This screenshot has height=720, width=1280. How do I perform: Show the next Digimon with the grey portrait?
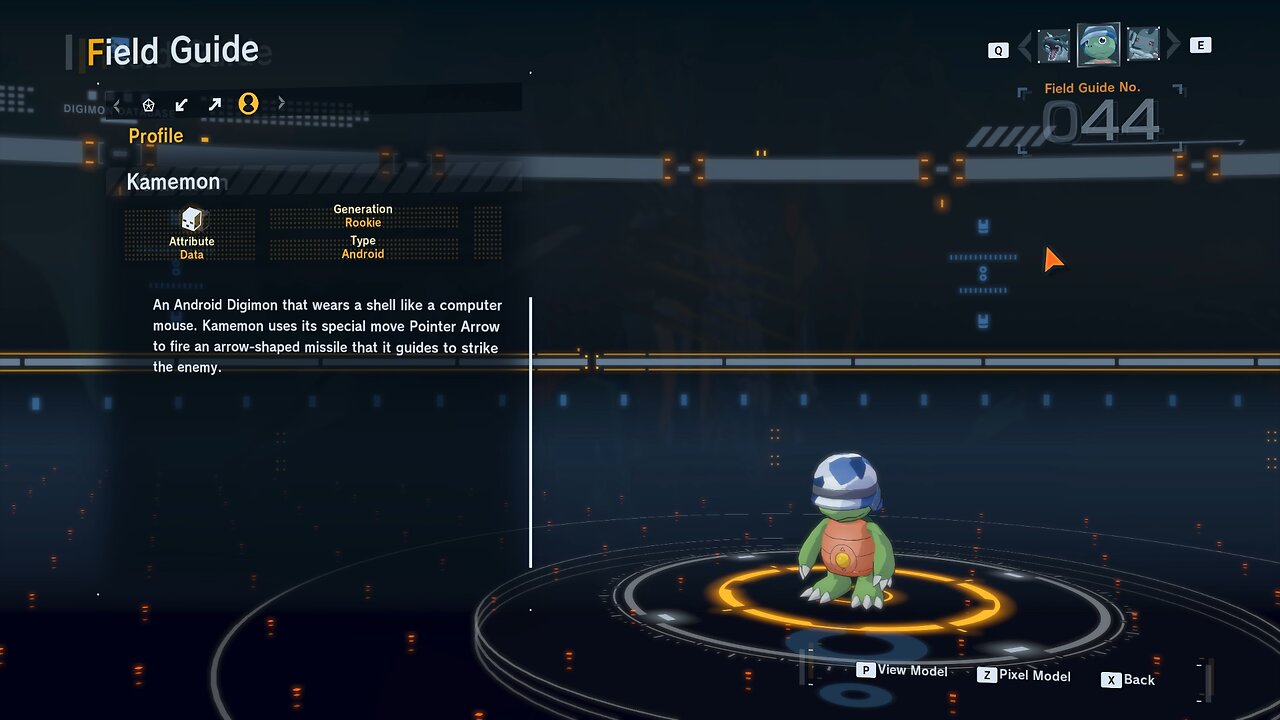point(1143,45)
